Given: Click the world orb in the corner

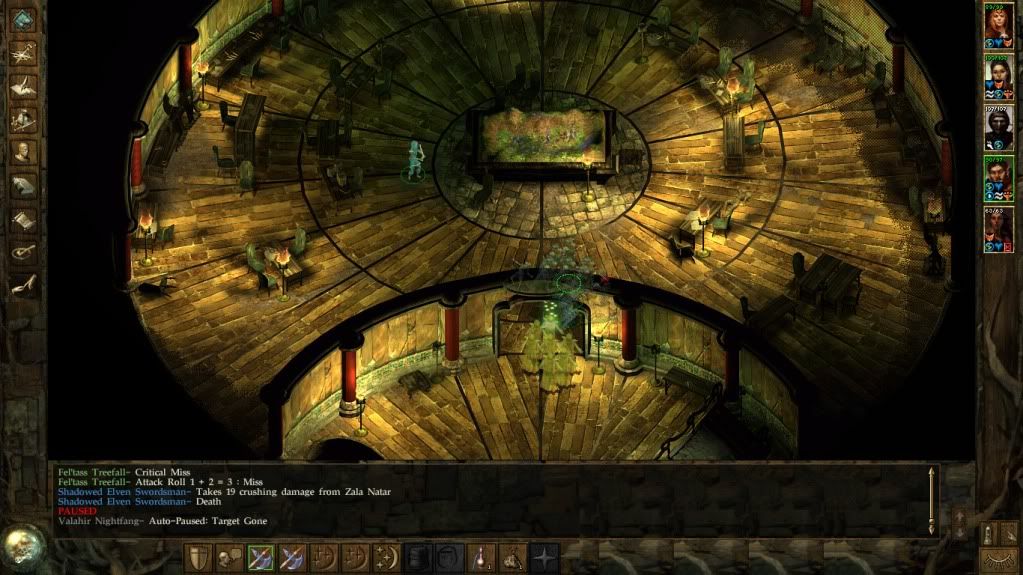Looking at the screenshot, I should 22,547.
